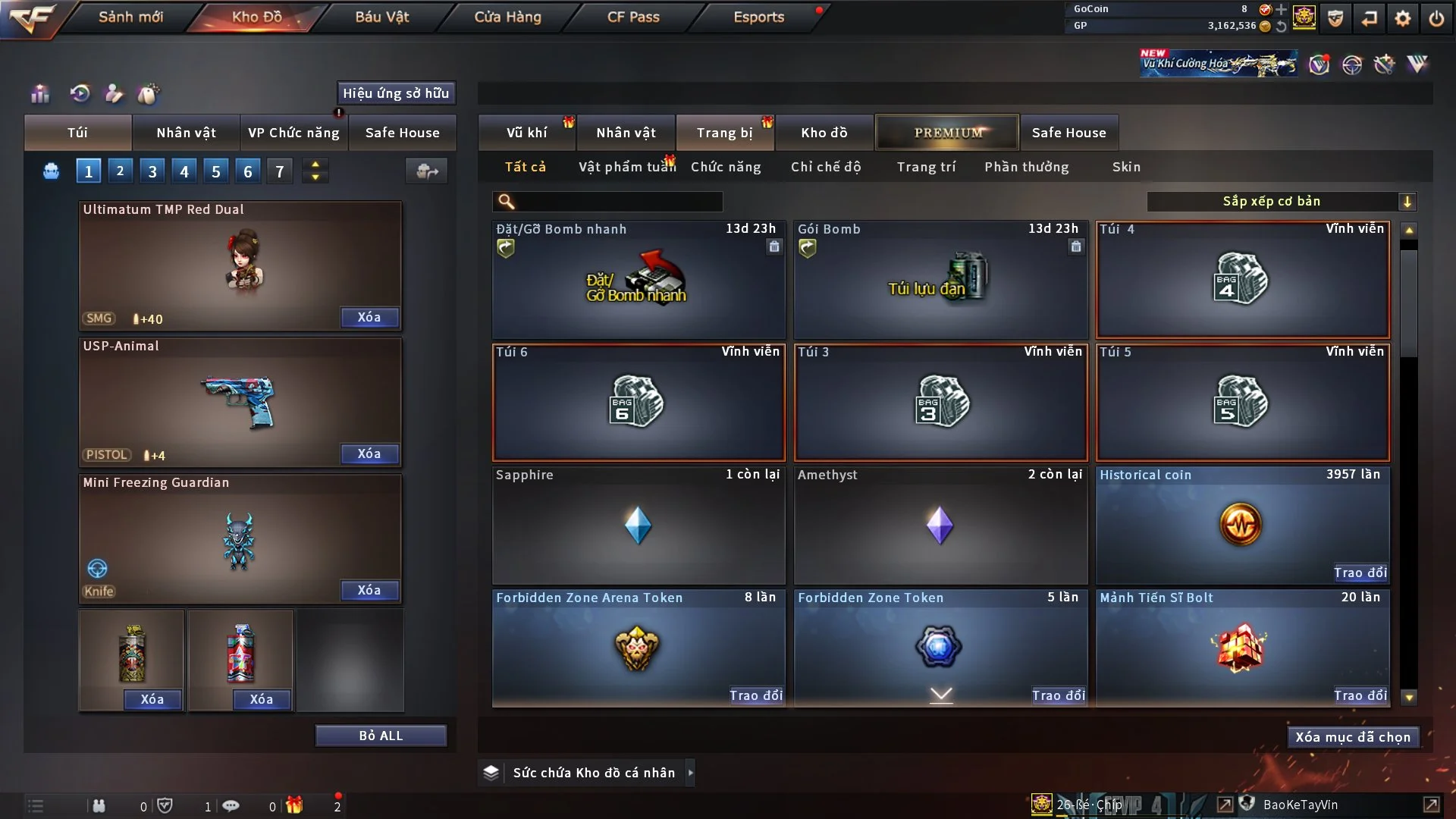
Task: Open the CF Pass menu
Action: (x=633, y=17)
